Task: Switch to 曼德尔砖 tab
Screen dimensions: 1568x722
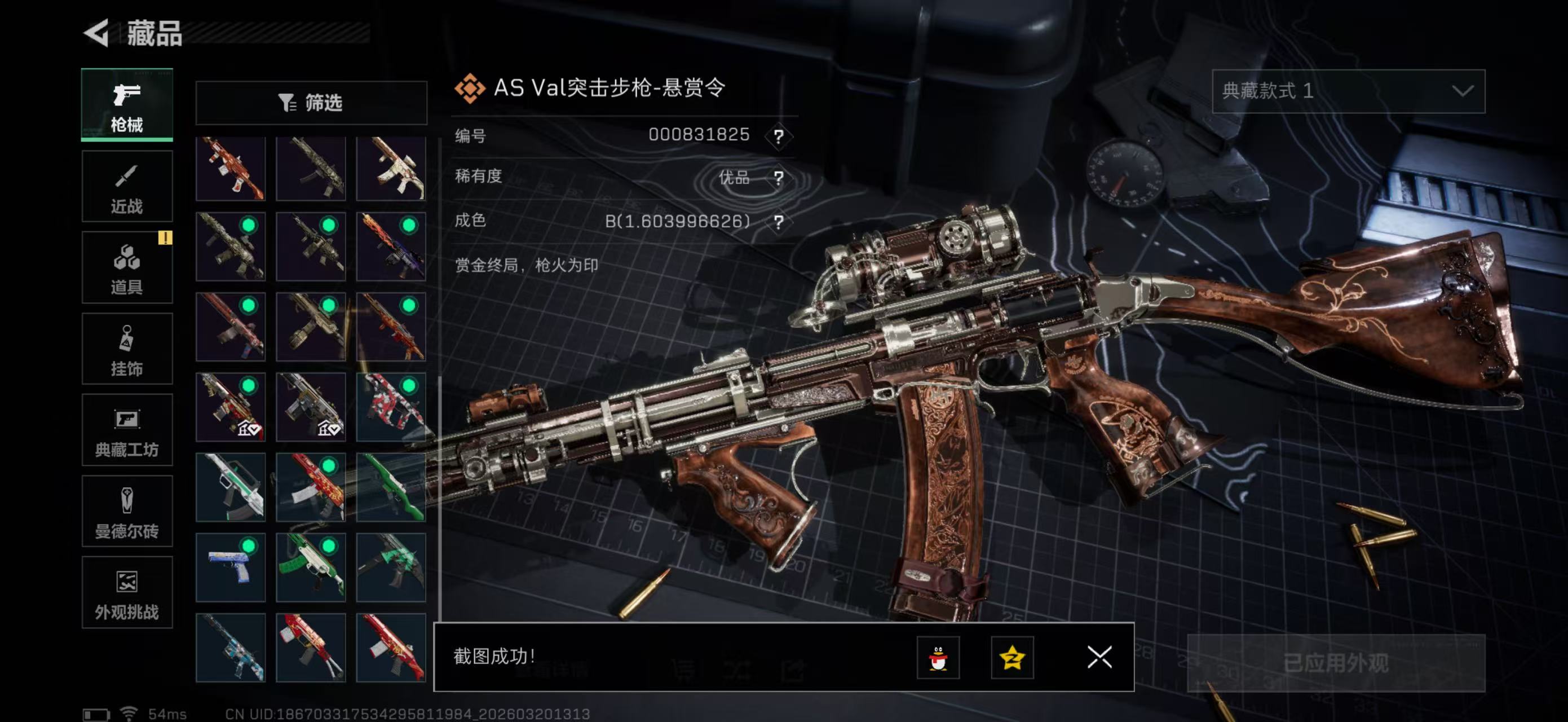Action: [x=127, y=512]
